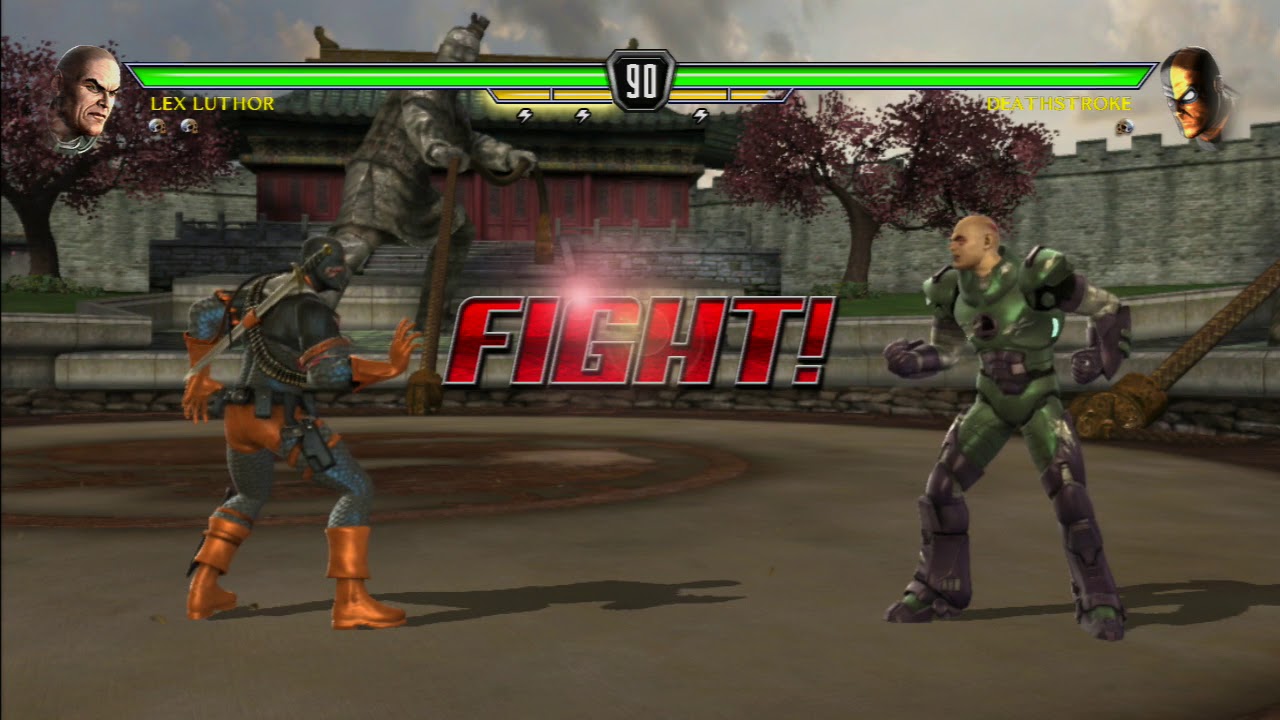Toggle the center yellow super meter segment

pyautogui.click(x=580, y=94)
